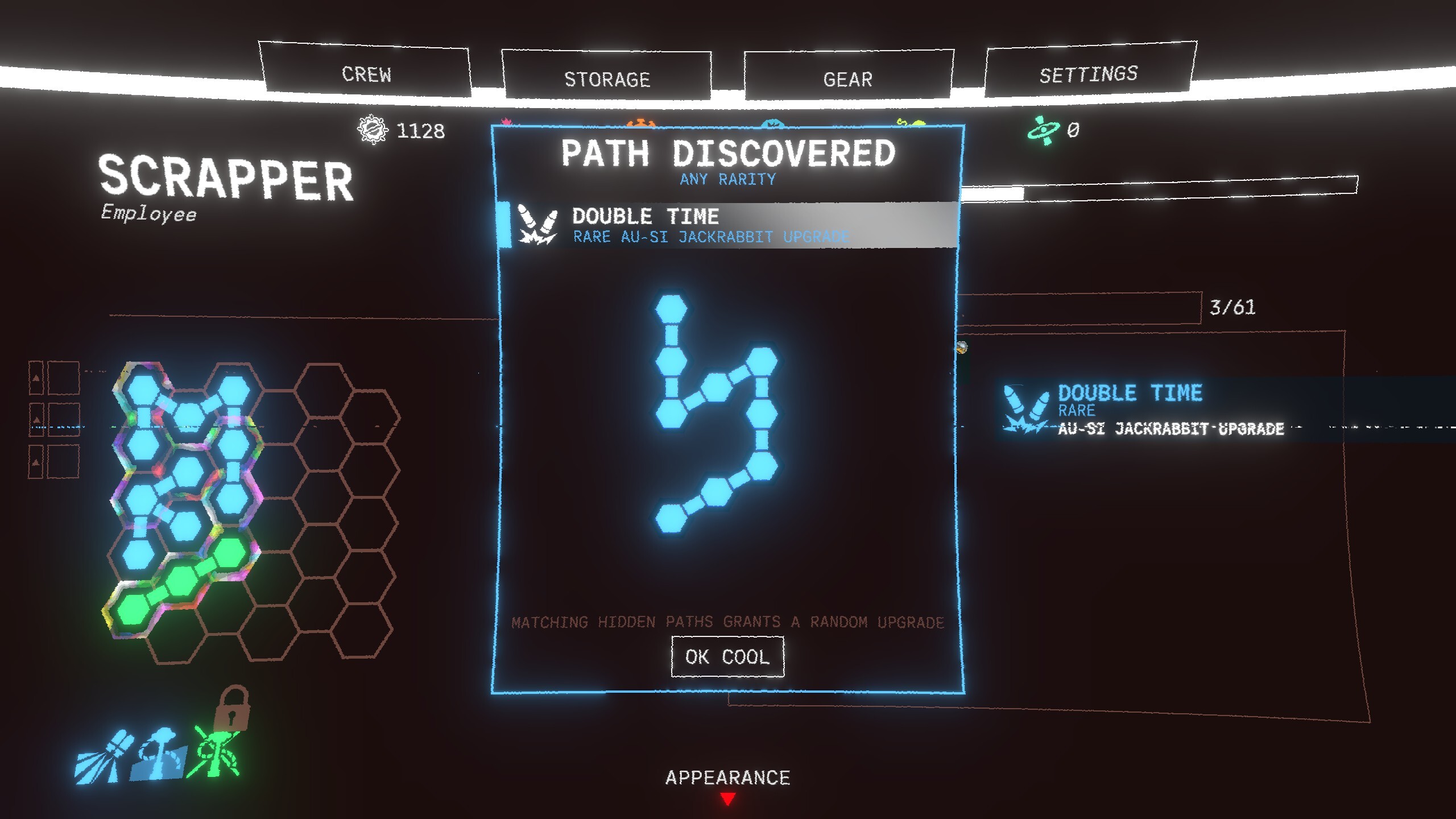Switch to the CREW tab
Screen dimensions: 1456x819
pos(367,74)
